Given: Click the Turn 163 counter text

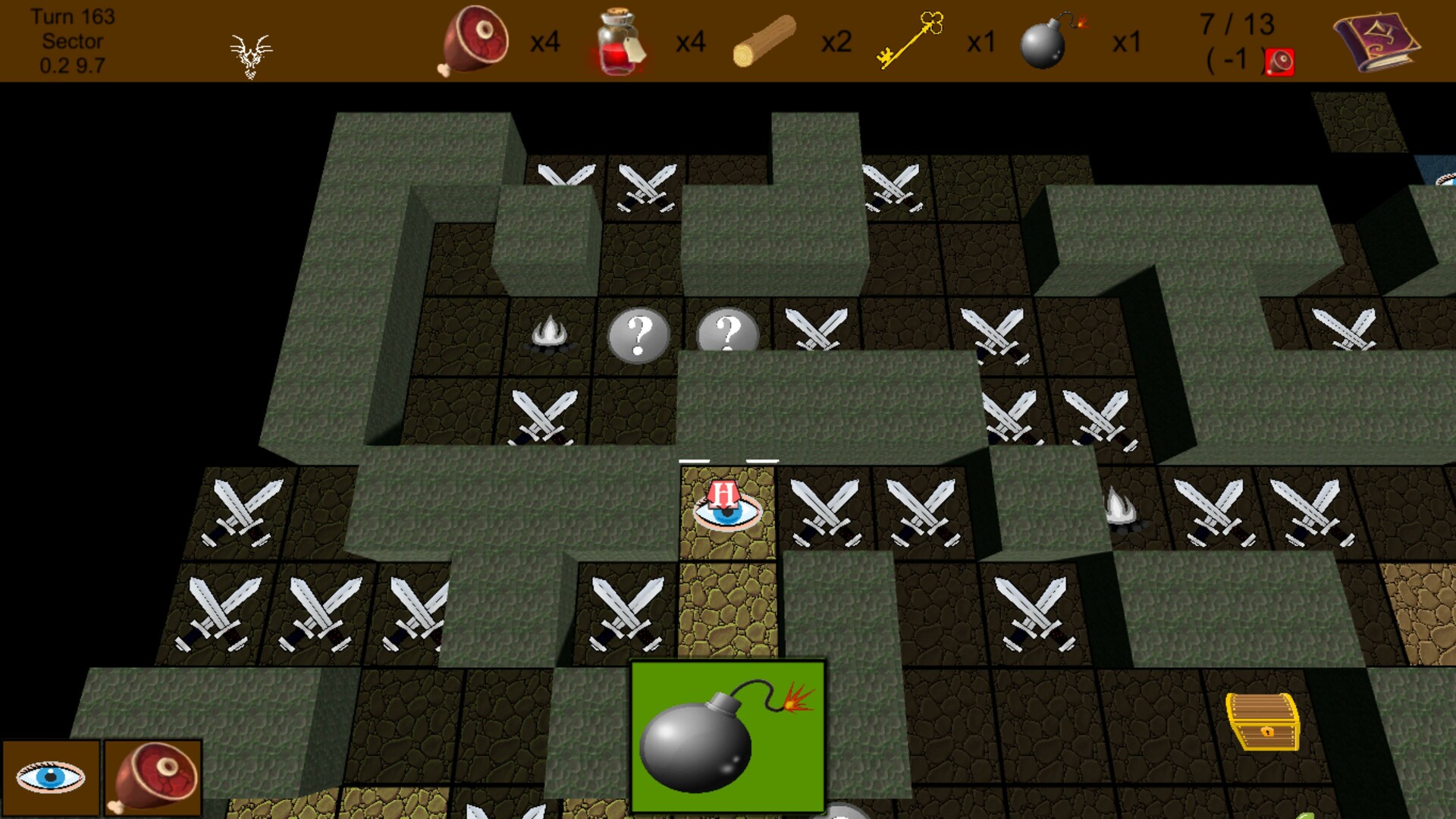Looking at the screenshot, I should click(72, 15).
